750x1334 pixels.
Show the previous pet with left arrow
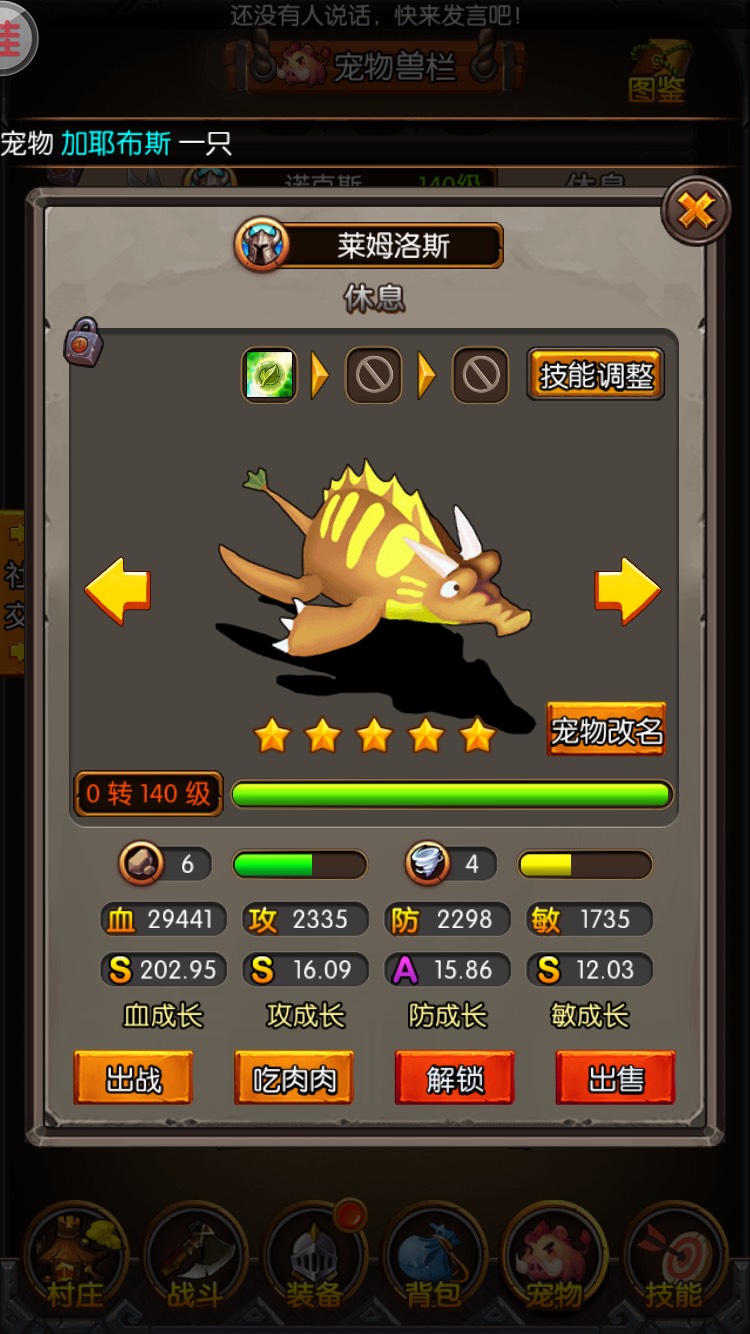pyautogui.click(x=118, y=591)
